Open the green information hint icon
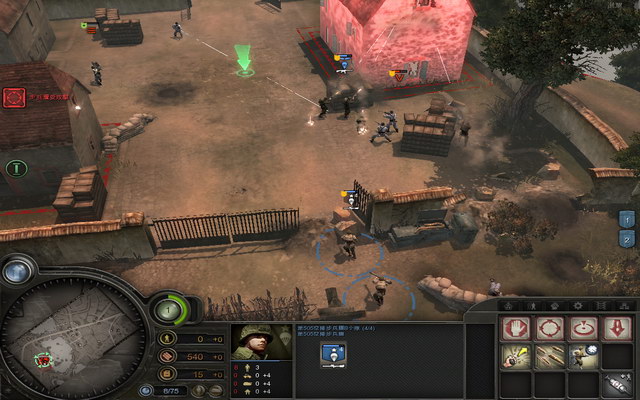This screenshot has height=400, width=640. point(14,168)
